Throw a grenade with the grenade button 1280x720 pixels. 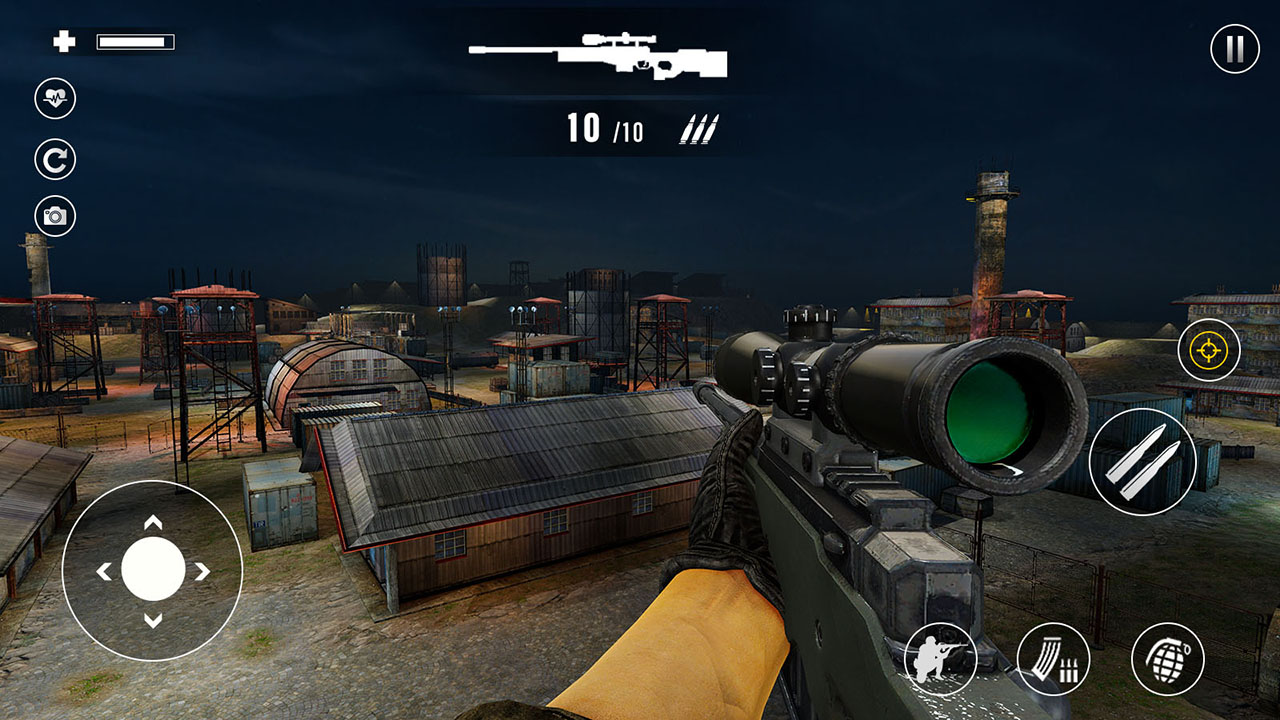pyautogui.click(x=1167, y=659)
